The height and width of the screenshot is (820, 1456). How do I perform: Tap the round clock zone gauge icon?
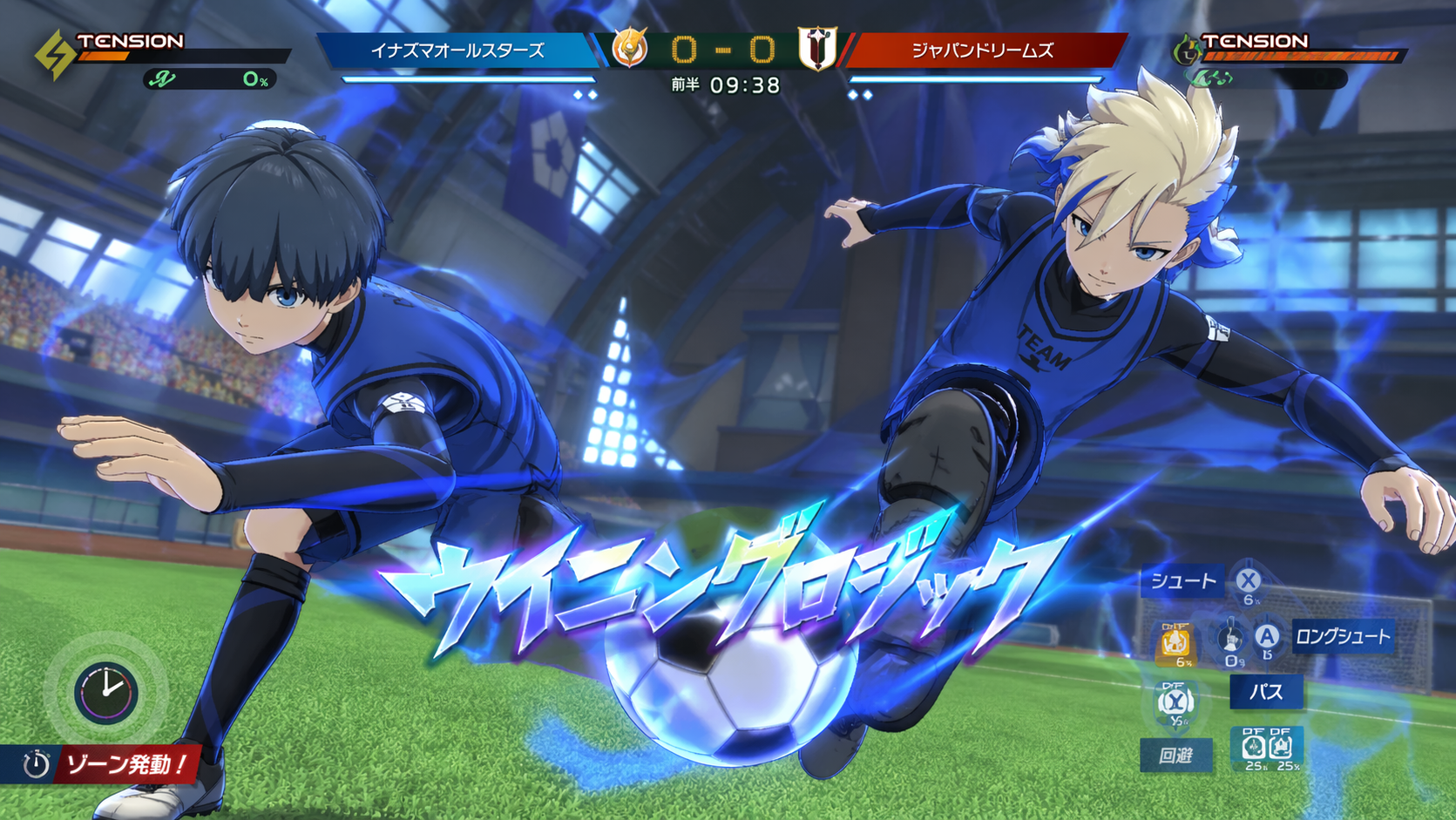point(105,692)
